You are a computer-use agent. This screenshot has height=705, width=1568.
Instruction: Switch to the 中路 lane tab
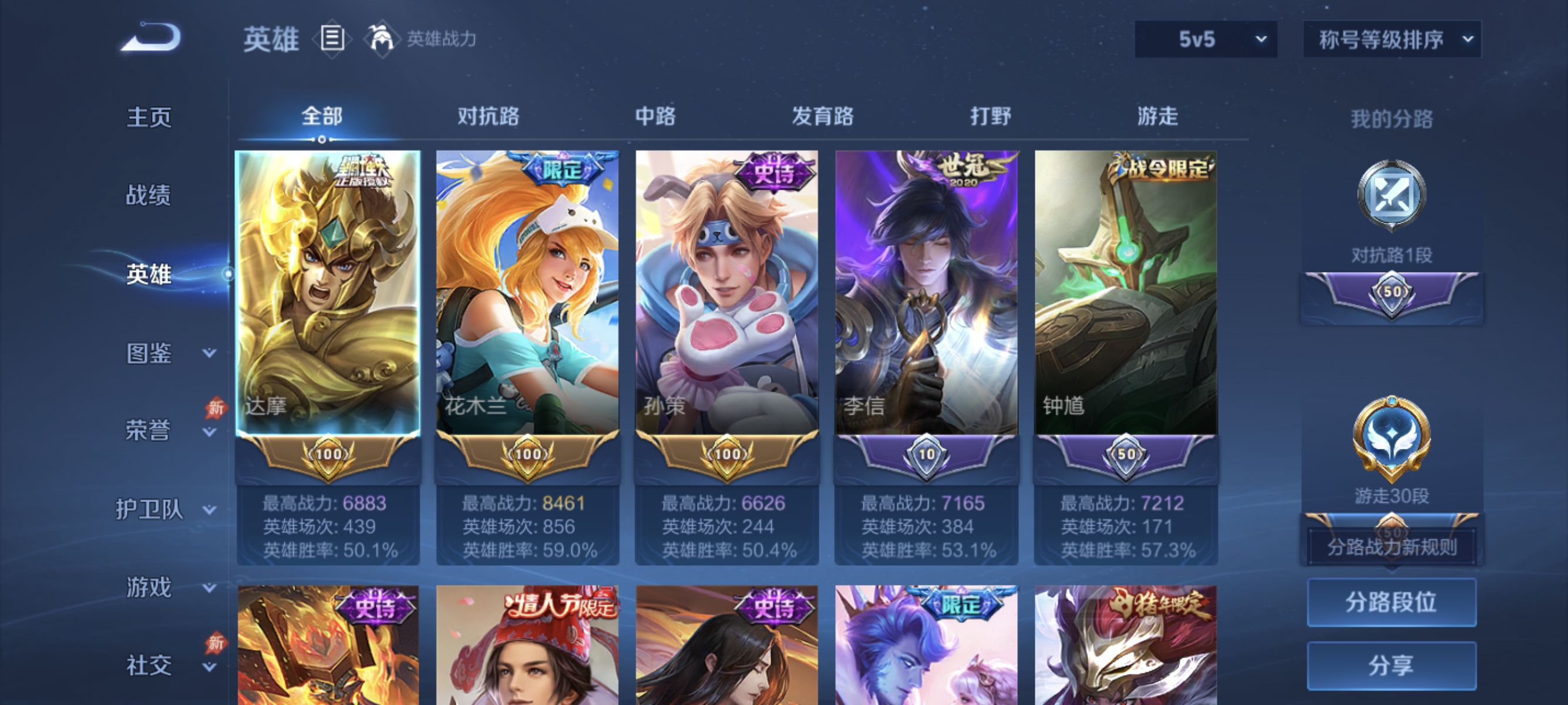coord(654,116)
